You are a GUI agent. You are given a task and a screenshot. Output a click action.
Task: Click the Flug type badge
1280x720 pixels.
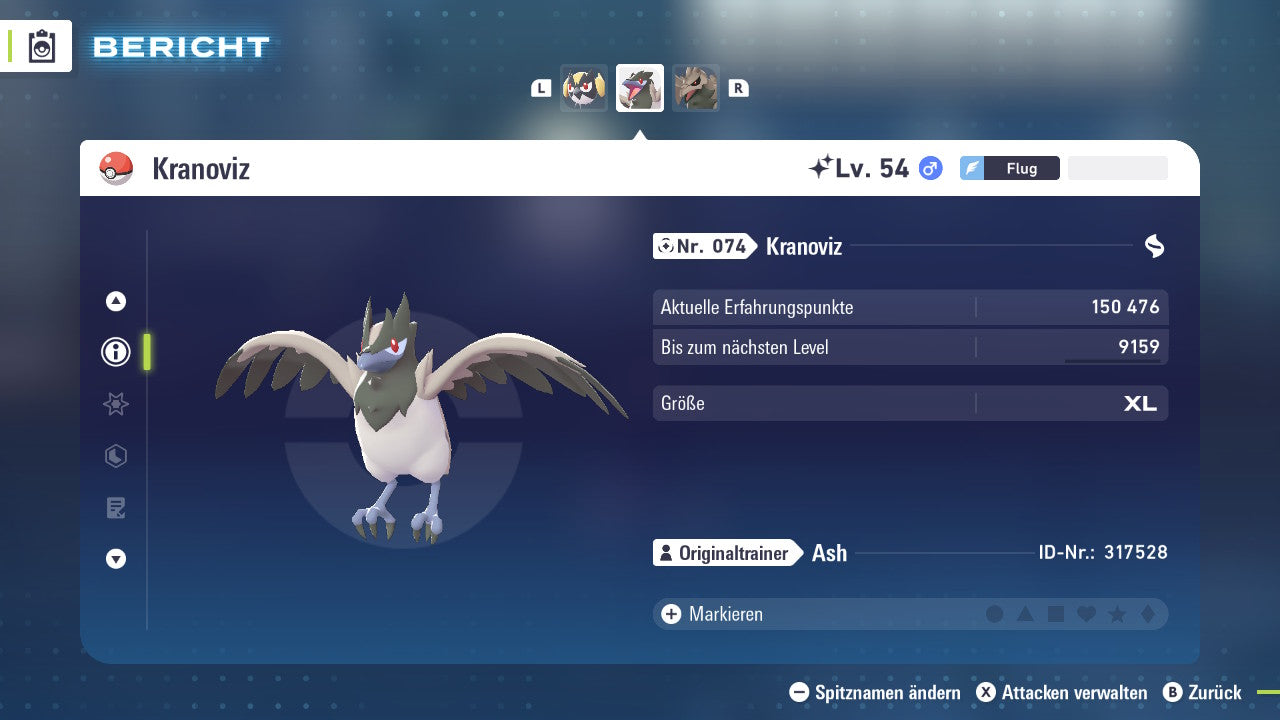(x=1022, y=168)
